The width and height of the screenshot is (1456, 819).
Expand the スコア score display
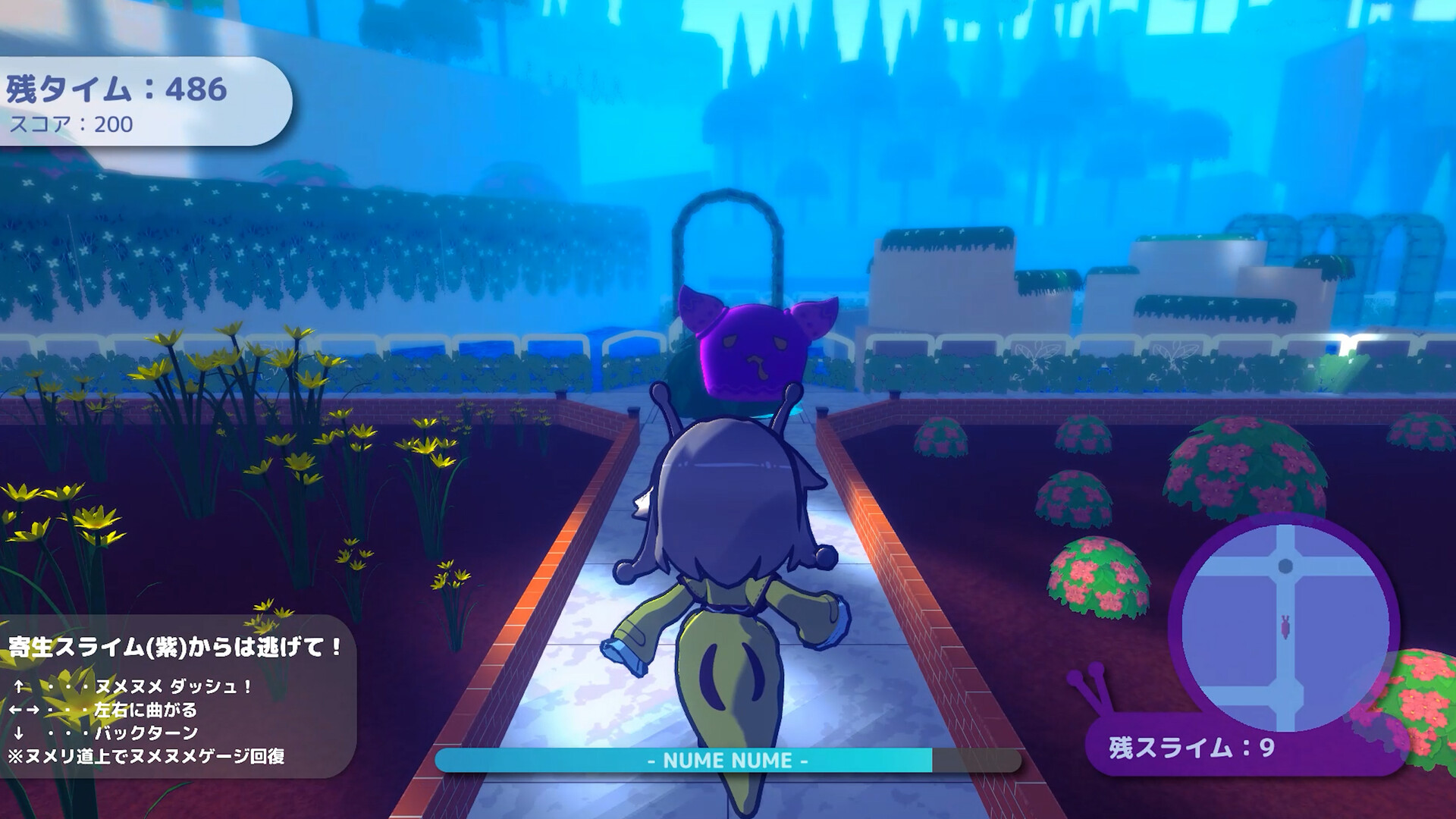72,124
